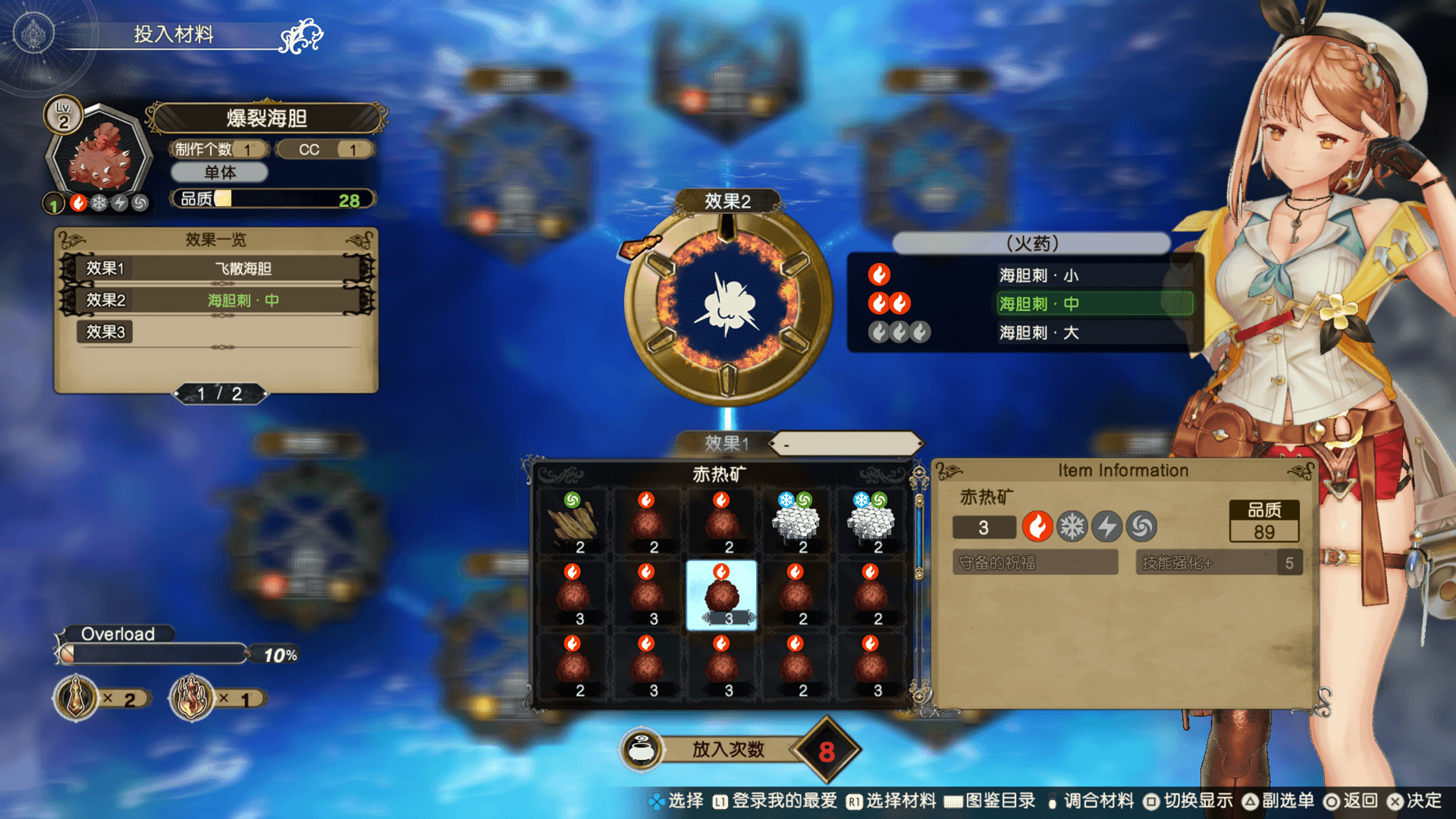Select the 守备的祝福 trait in Item Information
This screenshot has width=1456, height=819.
pos(1034,563)
